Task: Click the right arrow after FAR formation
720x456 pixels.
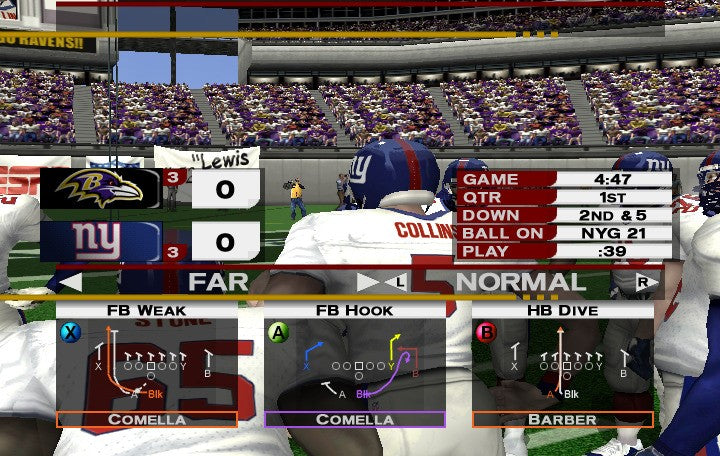Action: (369, 283)
